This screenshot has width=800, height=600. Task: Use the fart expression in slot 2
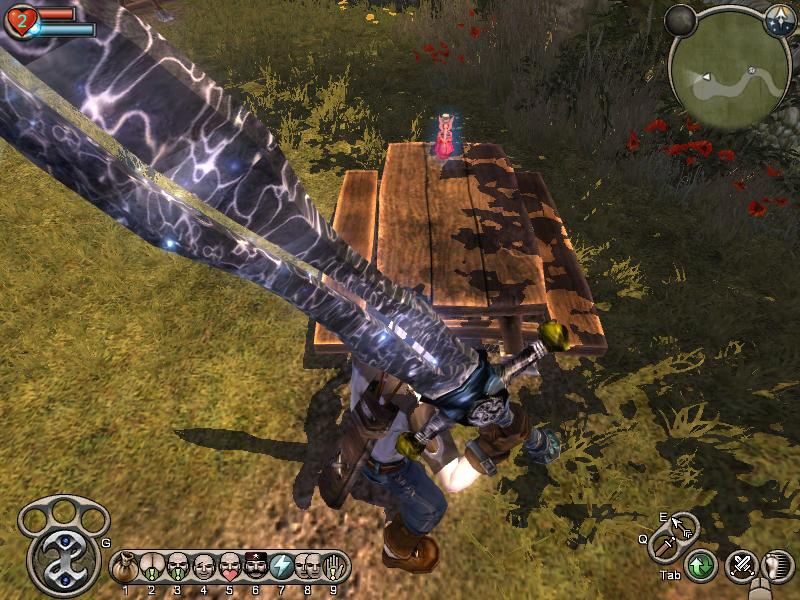(152, 568)
